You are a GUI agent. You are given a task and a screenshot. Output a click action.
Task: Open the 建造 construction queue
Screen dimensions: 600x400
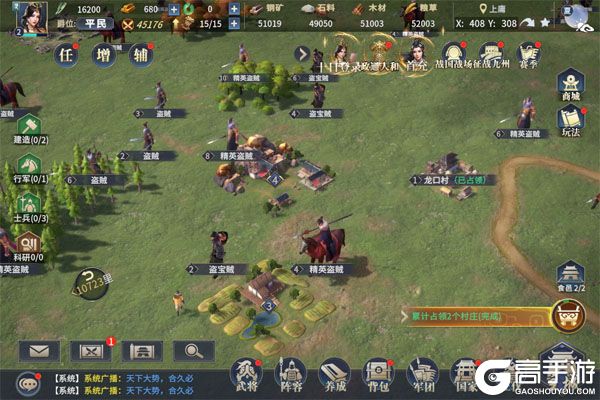click(29, 127)
